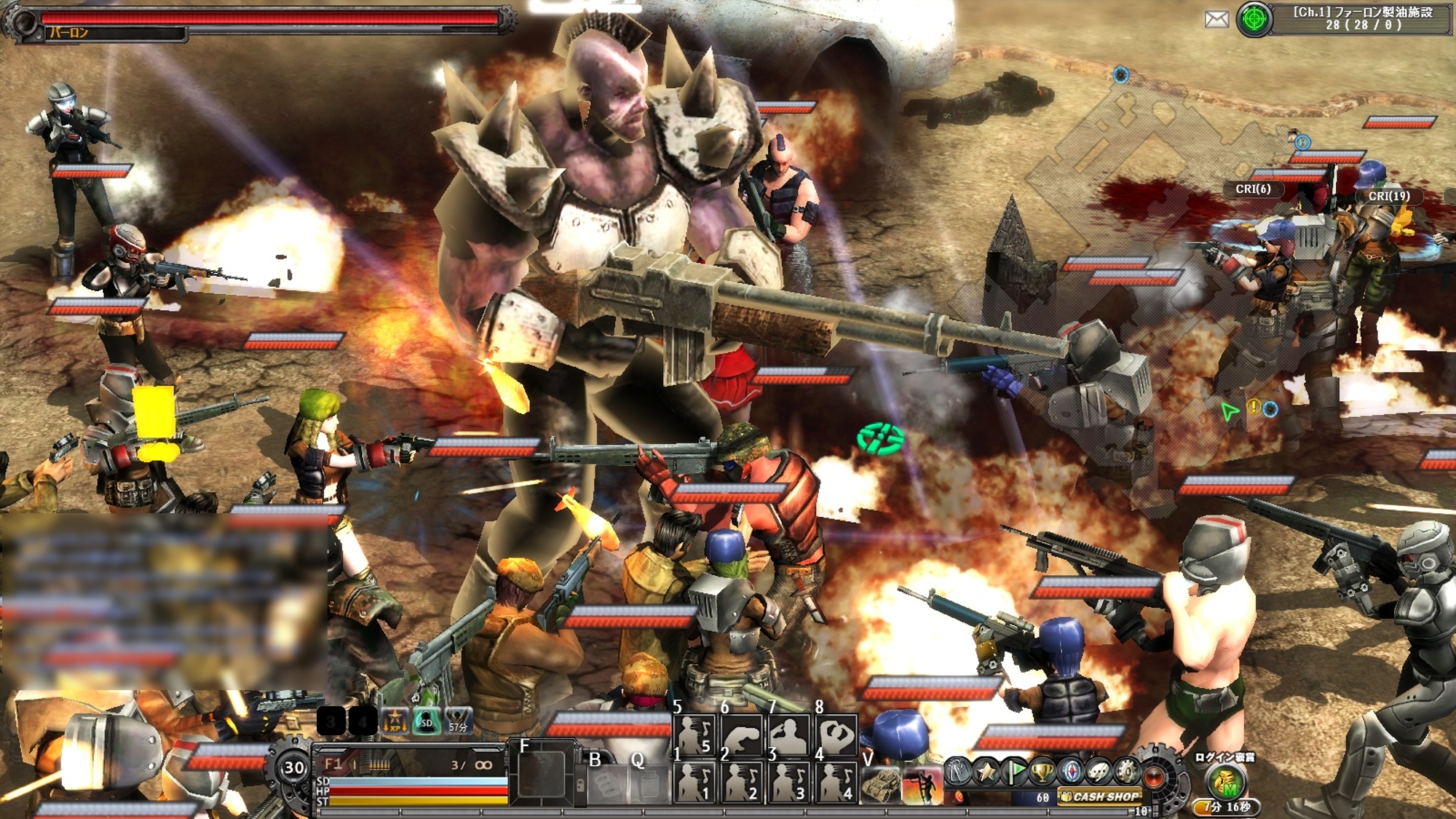Screen dimensions: 1456x819
Task: Open the dog tags character icon
Action: click(x=958, y=771)
